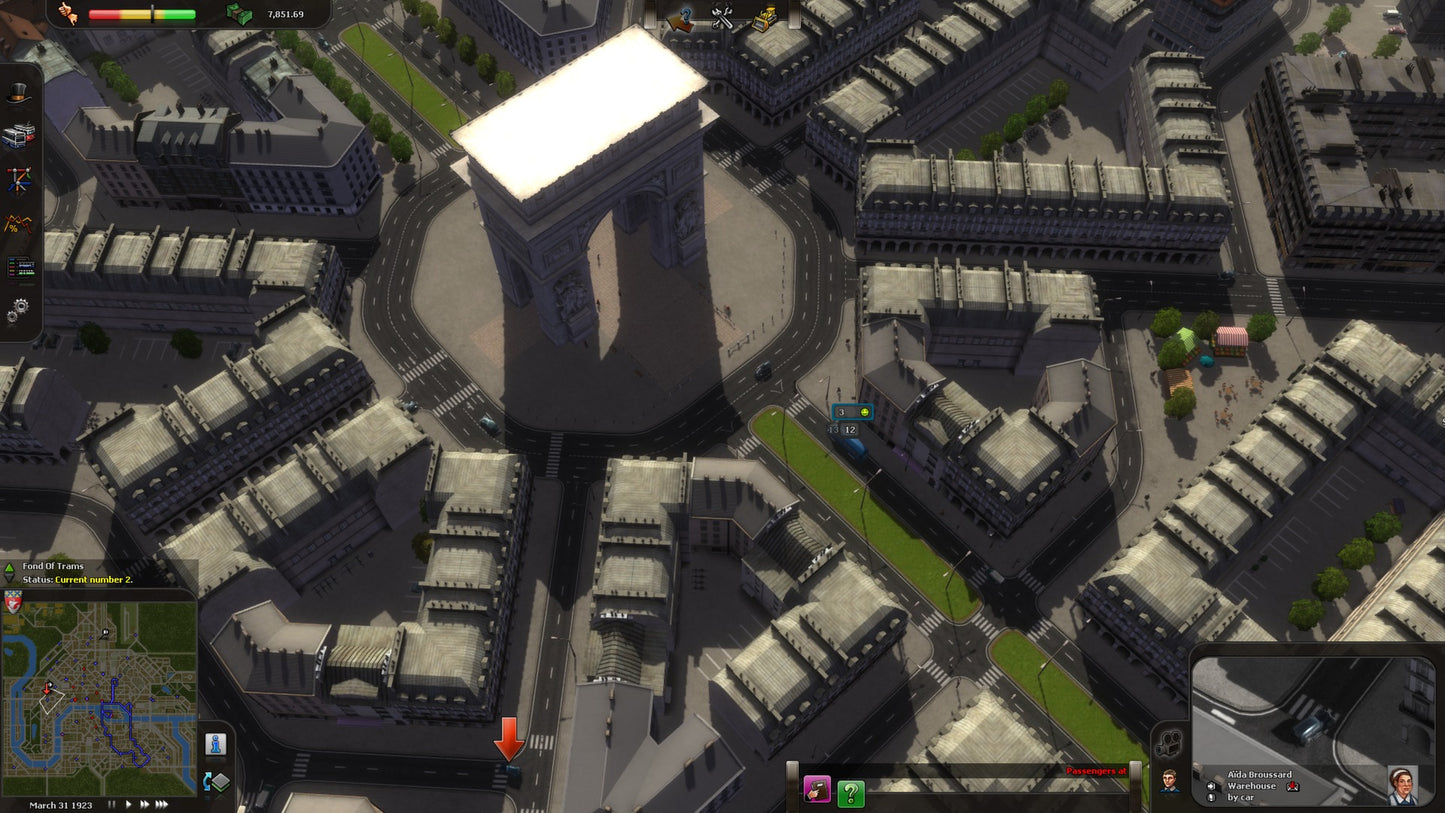The image size is (1445, 813).
Task: Mute the 'by car' speaker in the citizen panel
Action: (1211, 798)
